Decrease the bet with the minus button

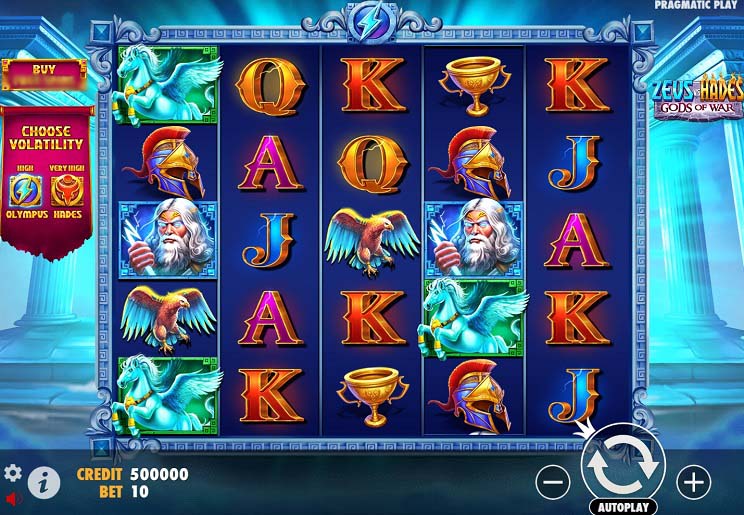[x=553, y=482]
